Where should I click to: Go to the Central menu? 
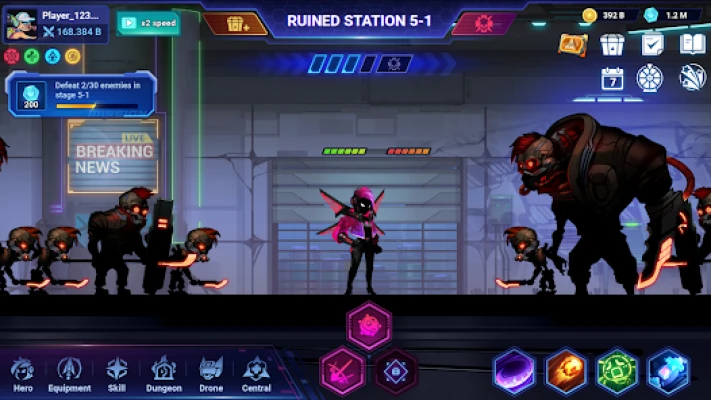coord(257,374)
